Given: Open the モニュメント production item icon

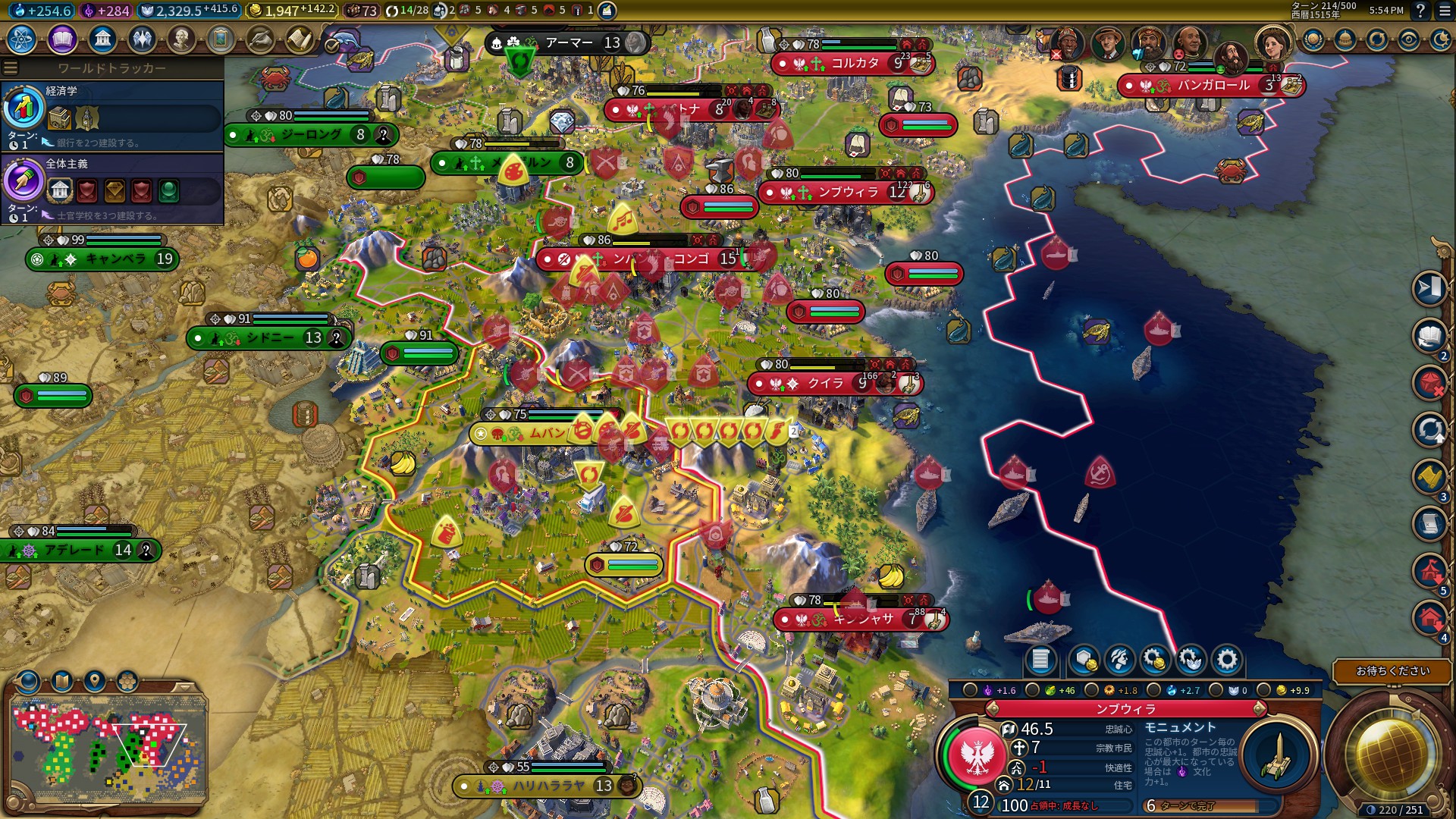Looking at the screenshot, I should (x=1279, y=755).
